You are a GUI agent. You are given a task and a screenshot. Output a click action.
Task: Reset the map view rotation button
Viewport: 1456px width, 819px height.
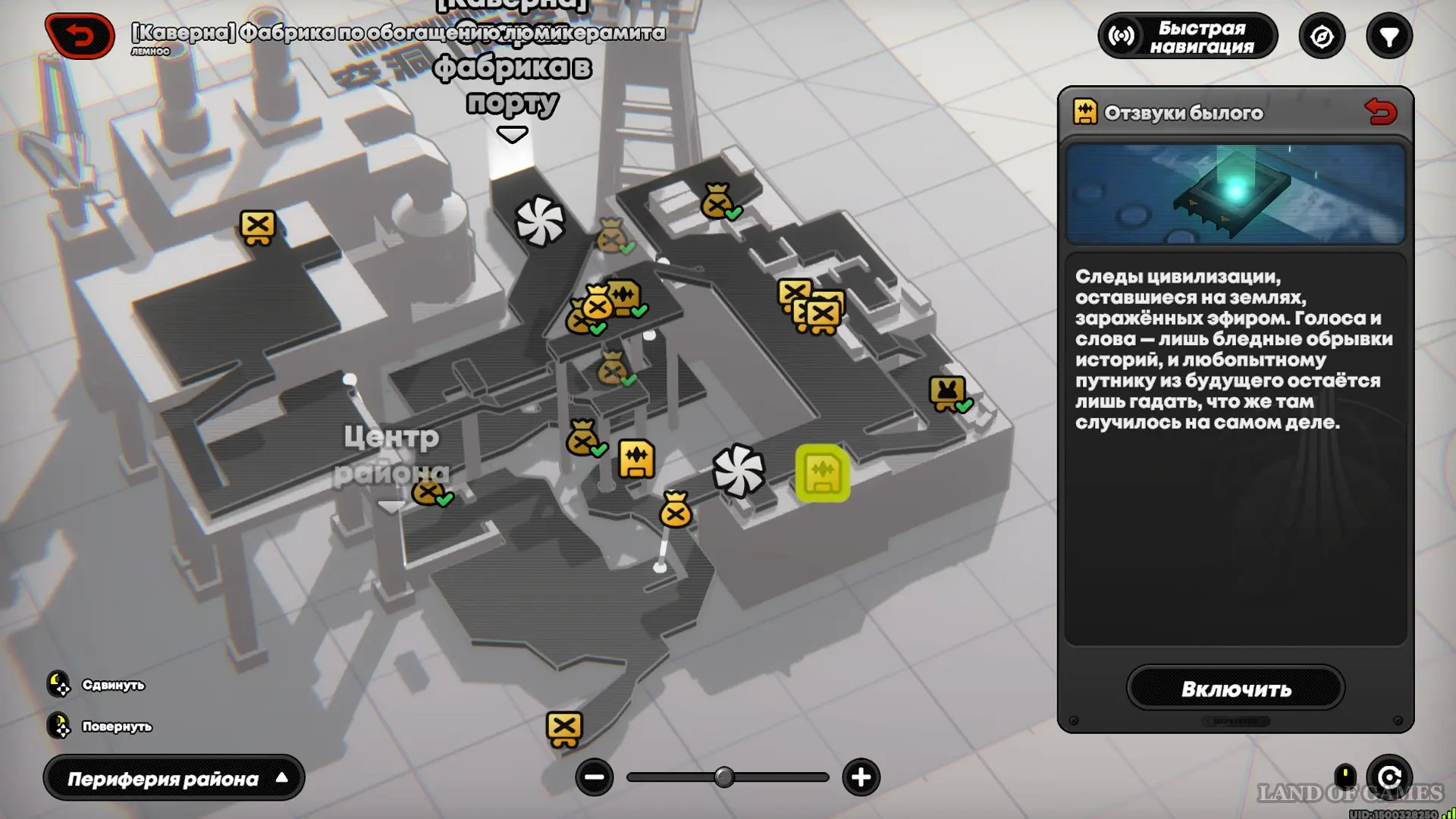click(x=1389, y=777)
